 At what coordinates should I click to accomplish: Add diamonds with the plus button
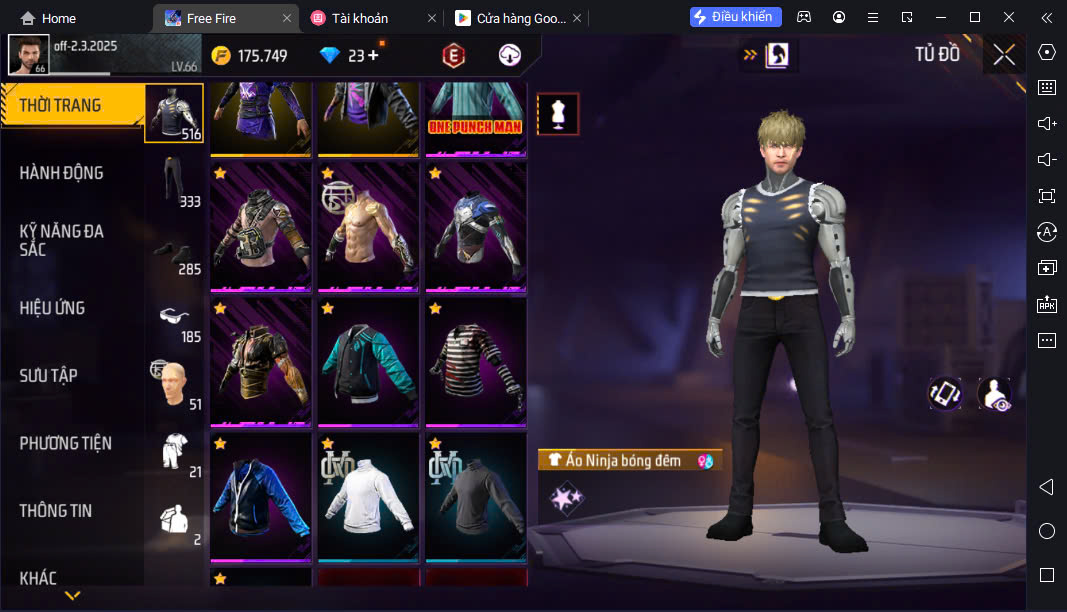(x=373, y=55)
